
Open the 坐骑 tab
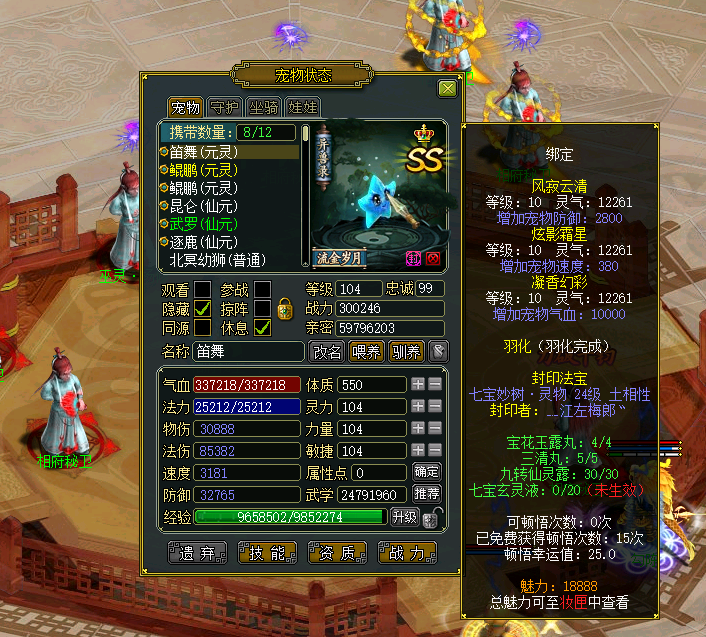coord(264,107)
